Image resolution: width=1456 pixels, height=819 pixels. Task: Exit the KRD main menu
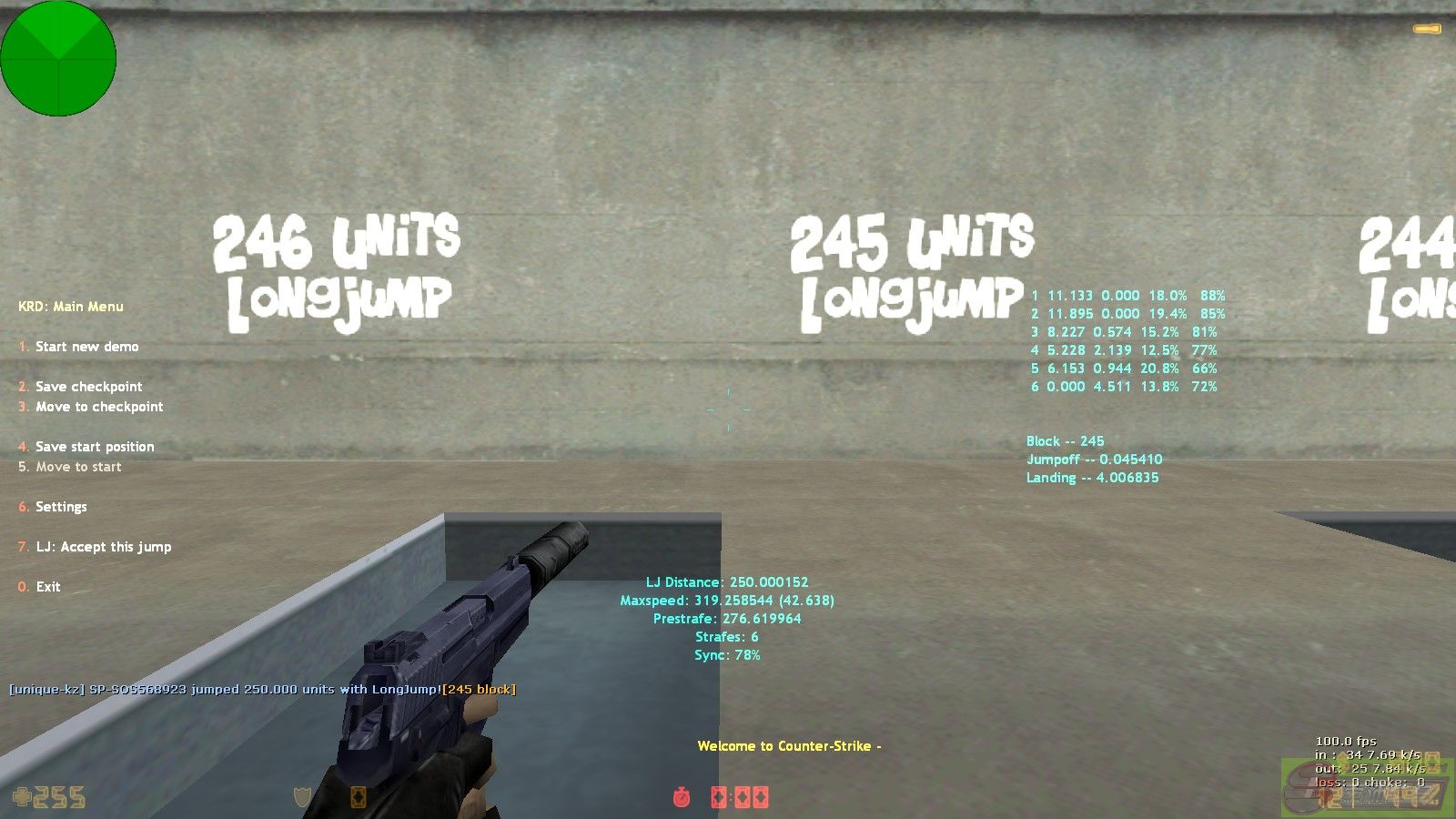tap(47, 587)
